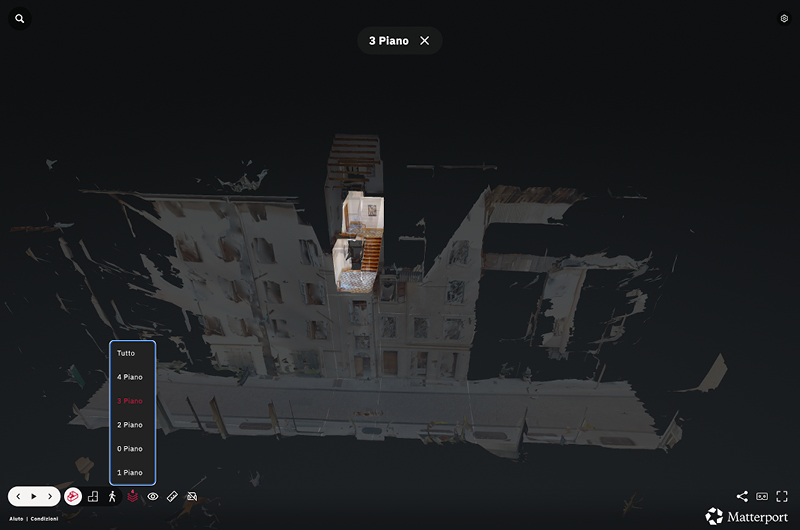Switch to floor plan view
The width and height of the screenshot is (800, 530).
[93, 496]
